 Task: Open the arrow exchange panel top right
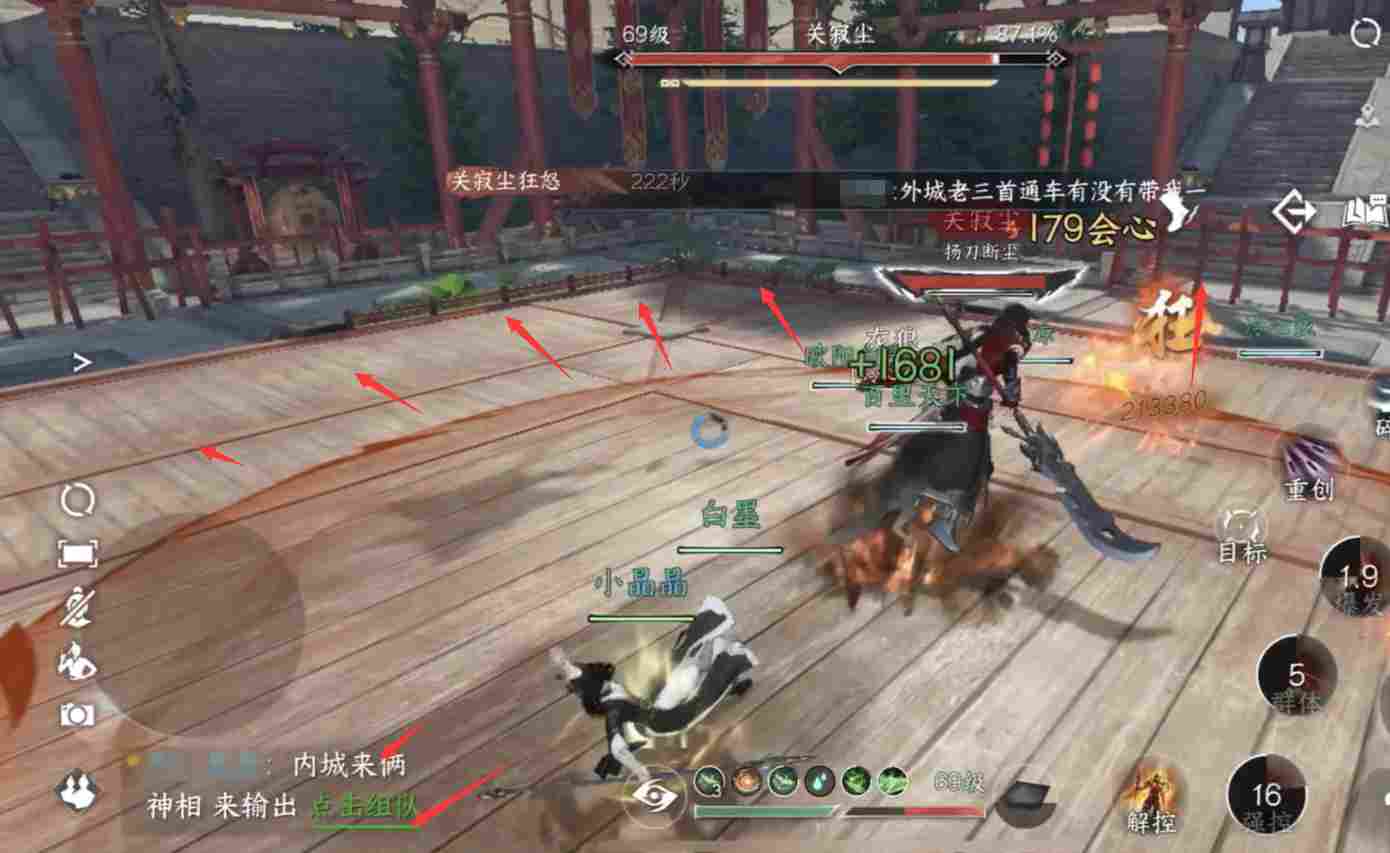point(1293,212)
